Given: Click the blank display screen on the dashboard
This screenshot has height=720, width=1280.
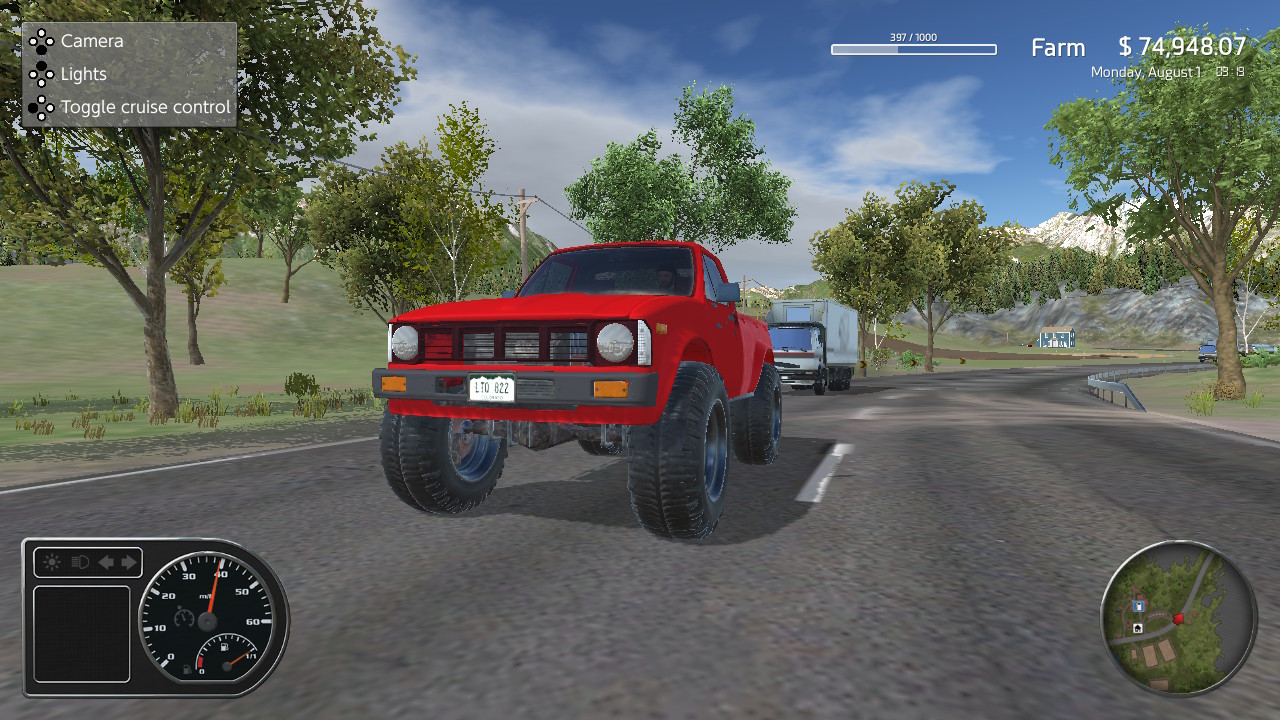Looking at the screenshot, I should pos(82,633).
